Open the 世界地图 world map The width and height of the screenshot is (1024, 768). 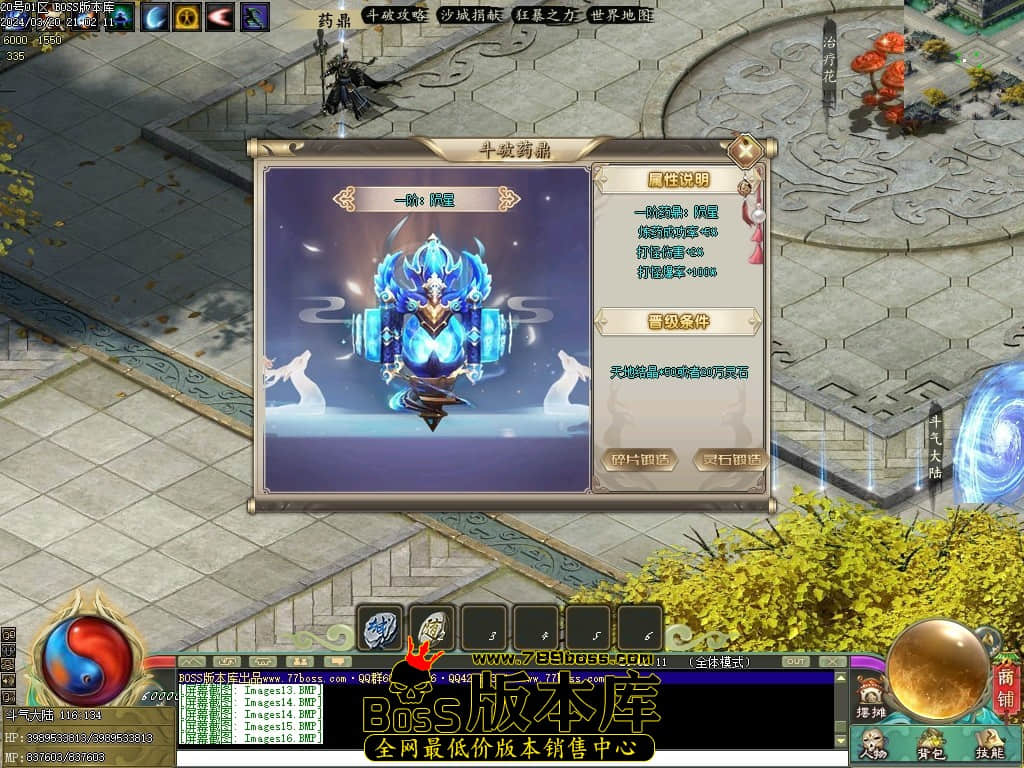pos(621,15)
